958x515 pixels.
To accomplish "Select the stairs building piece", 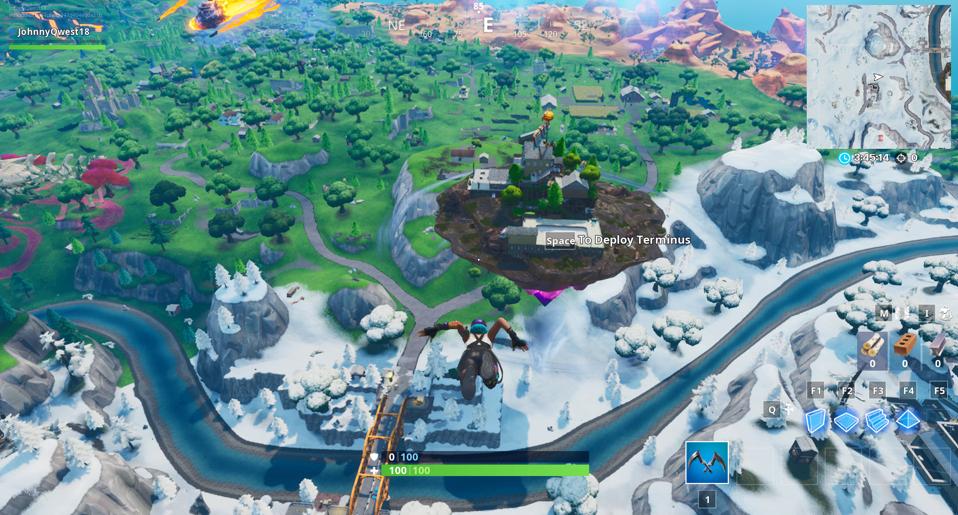I will tap(877, 420).
